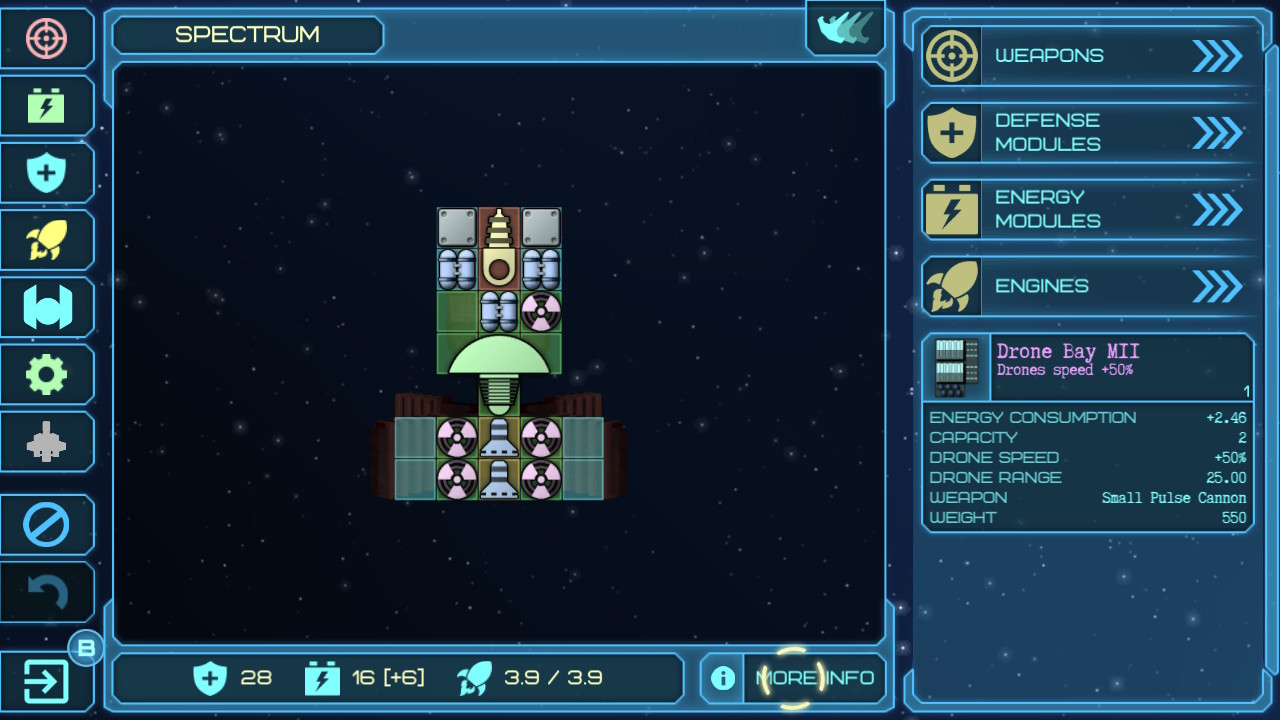This screenshot has height=720, width=1280.
Task: Expand the Energy Modules category
Action: [x=1086, y=209]
